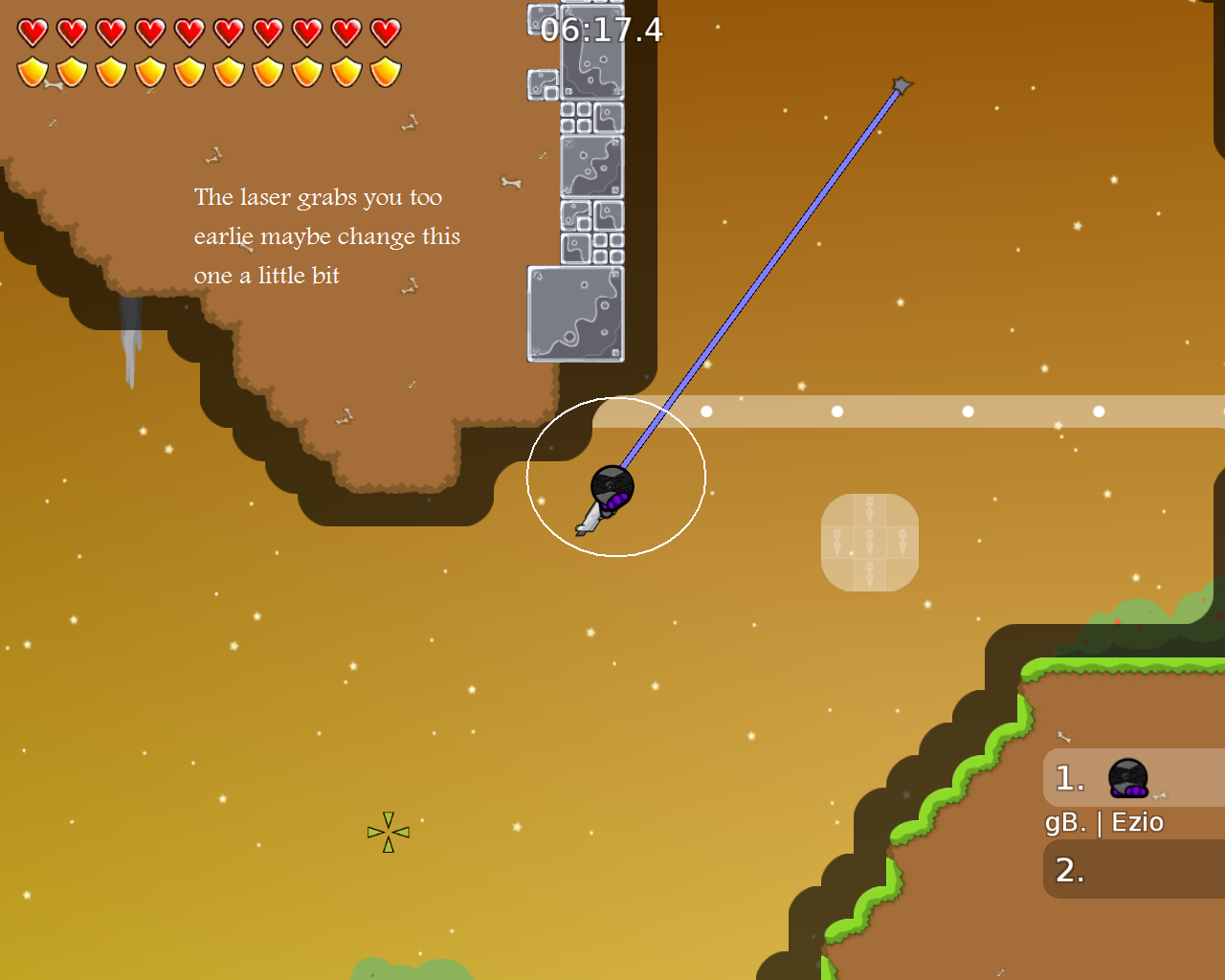1225x980 pixels.
Task: Click the green crosshair aiming marker
Action: click(x=388, y=833)
